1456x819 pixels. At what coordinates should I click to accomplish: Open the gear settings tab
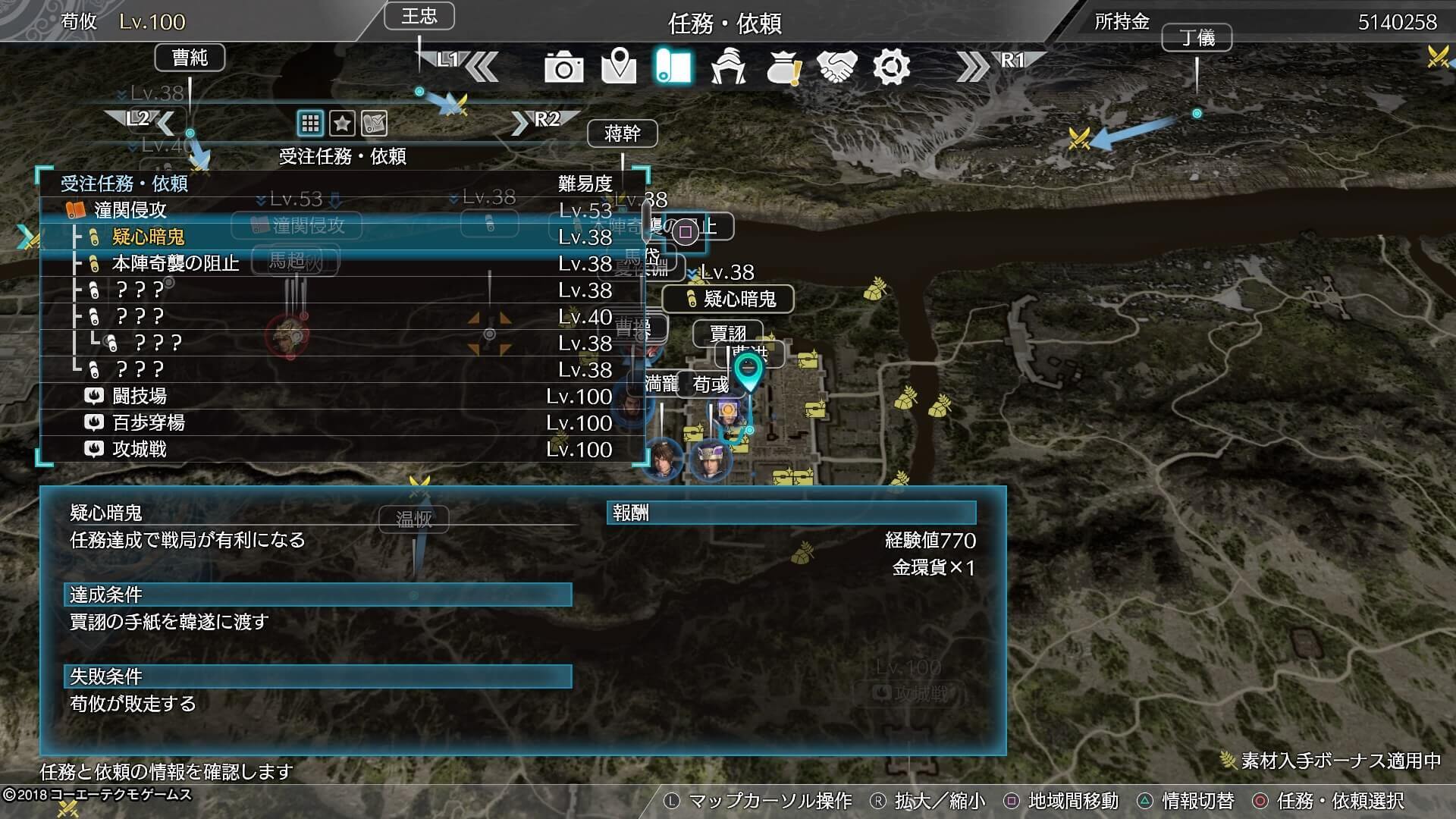(891, 67)
